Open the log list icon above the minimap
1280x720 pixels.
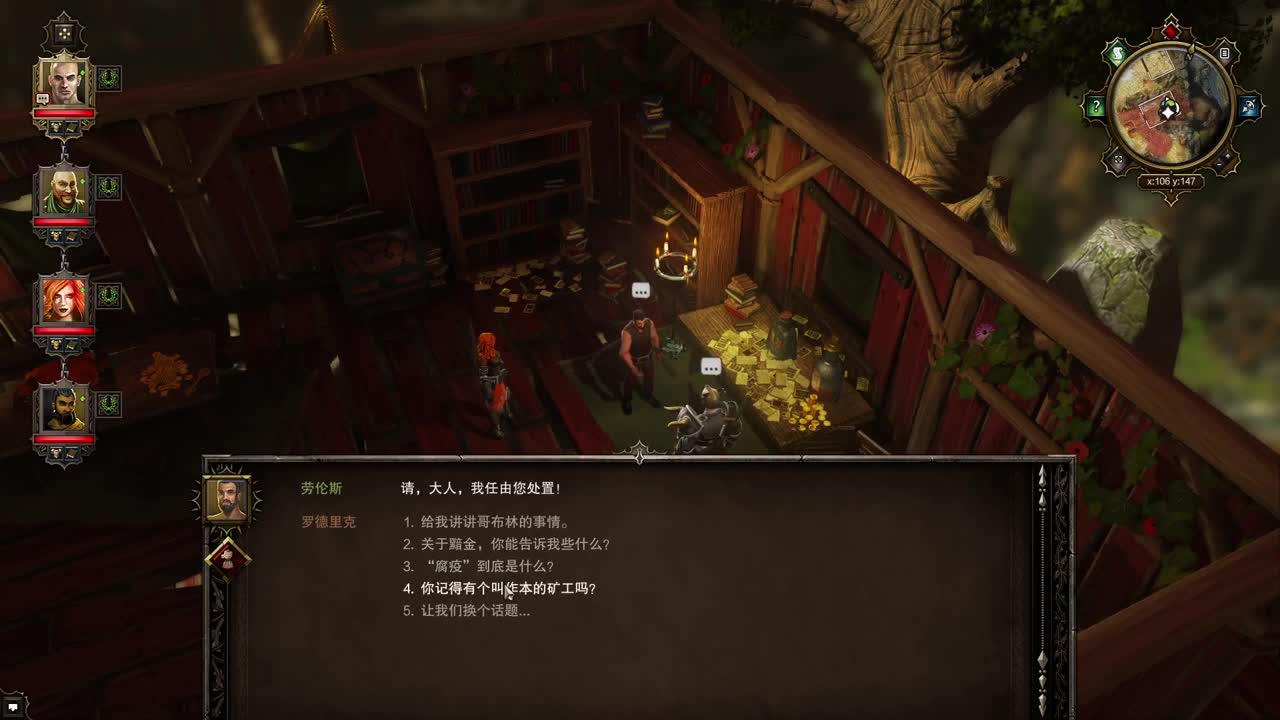tap(1225, 52)
